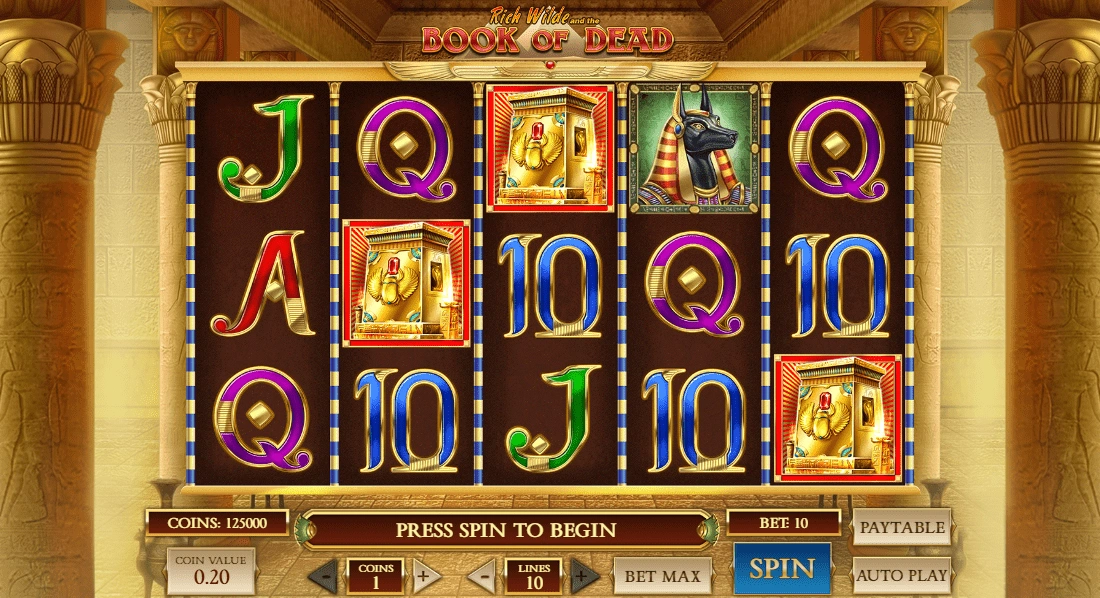The width and height of the screenshot is (1100, 598).
Task: Start Auto Play
Action: 902,575
